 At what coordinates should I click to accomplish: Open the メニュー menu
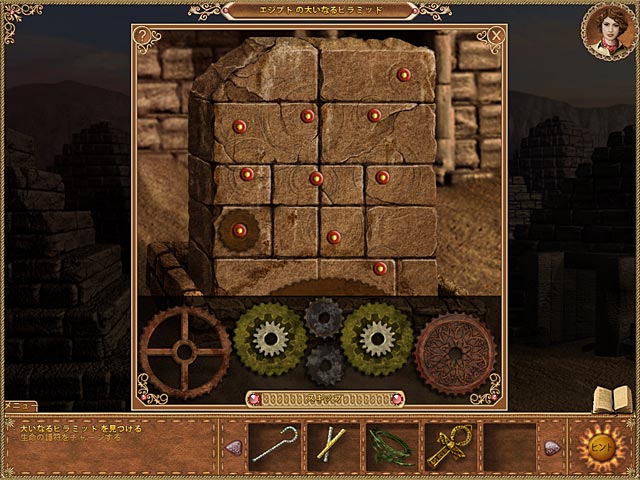click(19, 406)
